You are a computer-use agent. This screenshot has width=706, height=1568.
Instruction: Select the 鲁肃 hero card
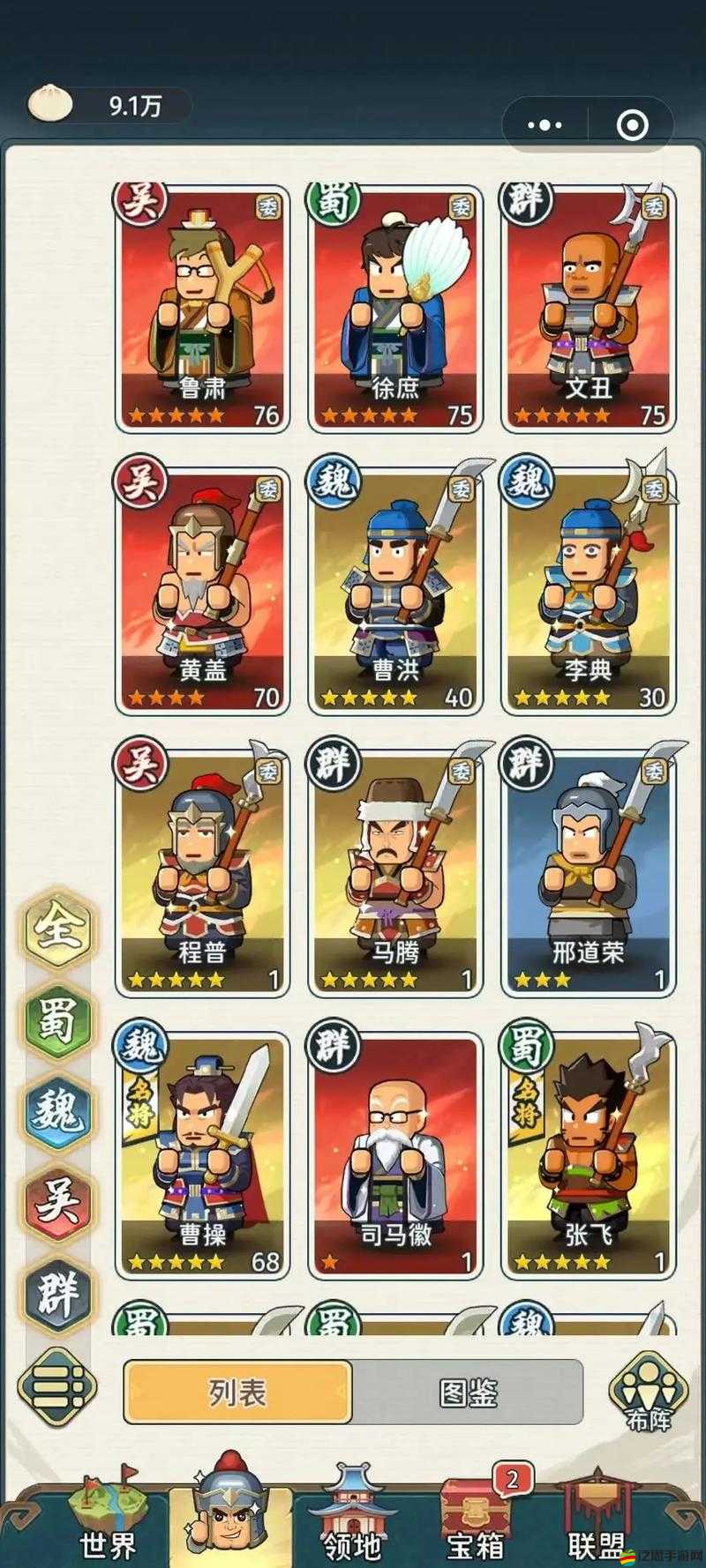[203, 309]
